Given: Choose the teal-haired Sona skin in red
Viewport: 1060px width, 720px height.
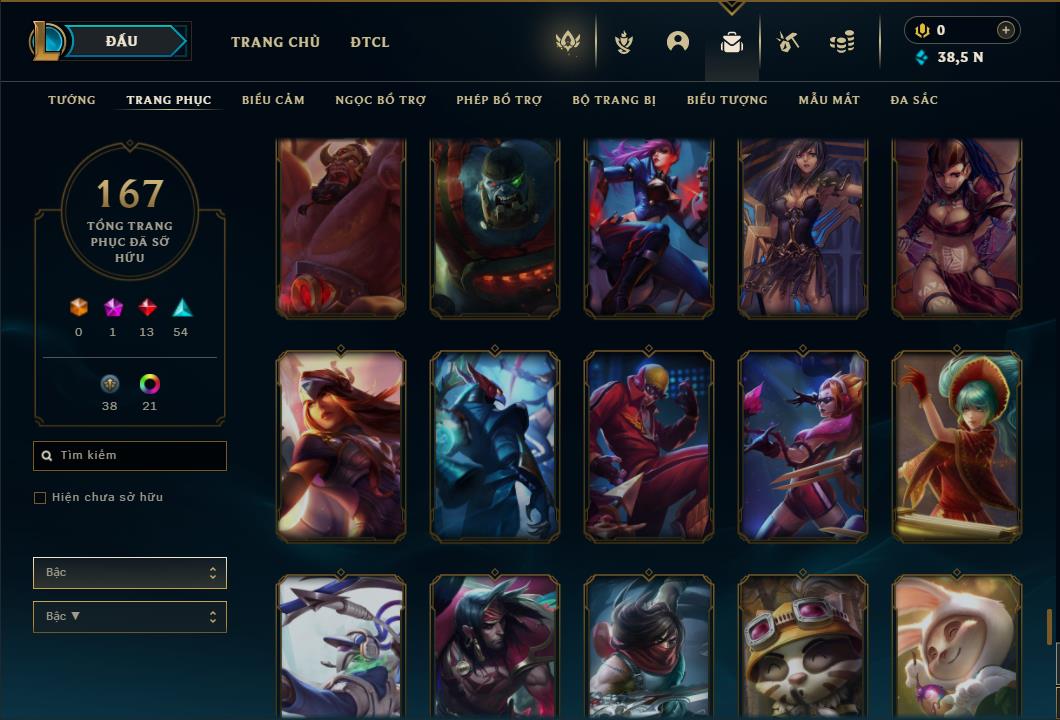Looking at the screenshot, I should point(956,445).
